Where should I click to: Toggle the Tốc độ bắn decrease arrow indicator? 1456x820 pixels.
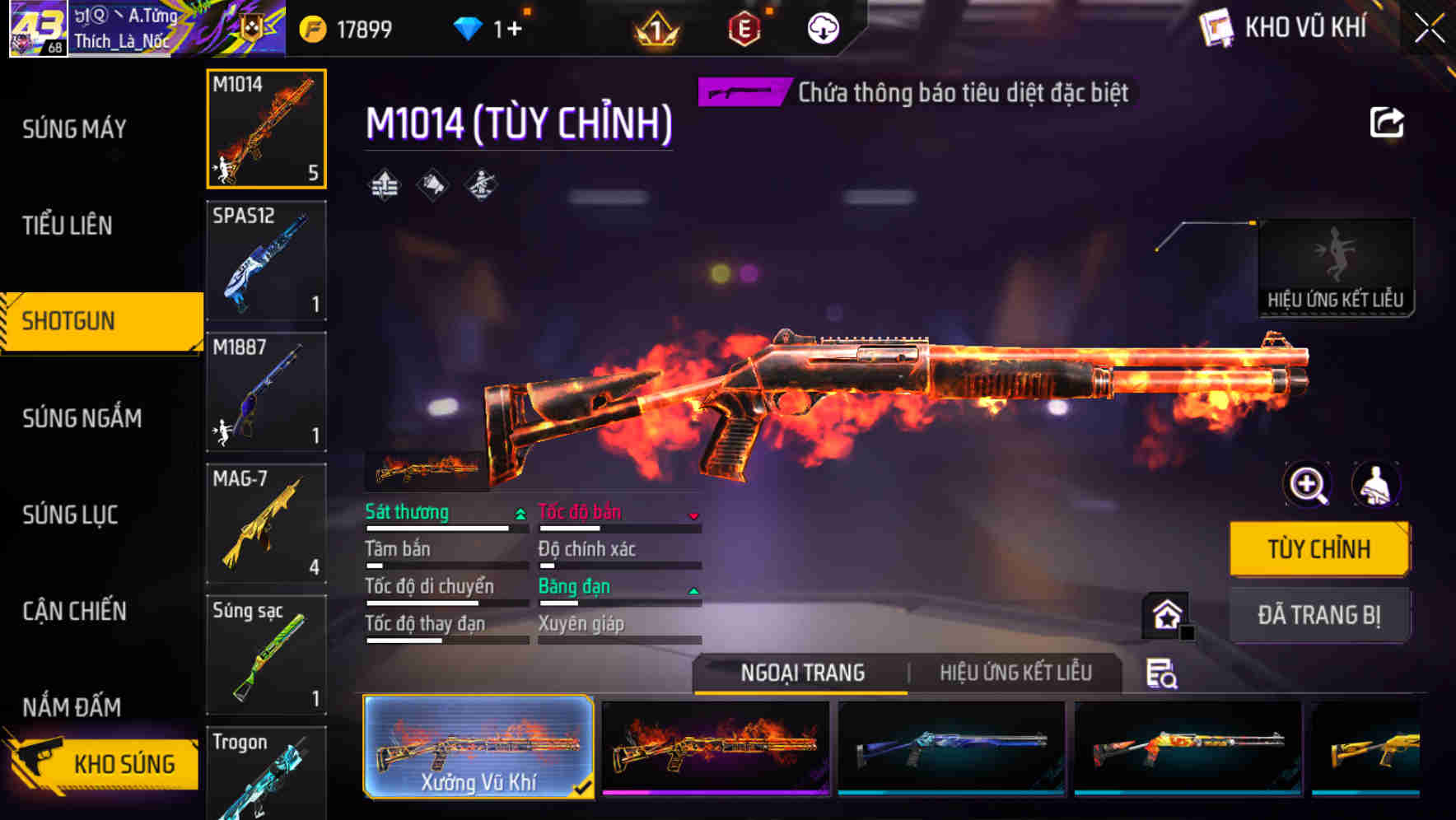tap(694, 514)
